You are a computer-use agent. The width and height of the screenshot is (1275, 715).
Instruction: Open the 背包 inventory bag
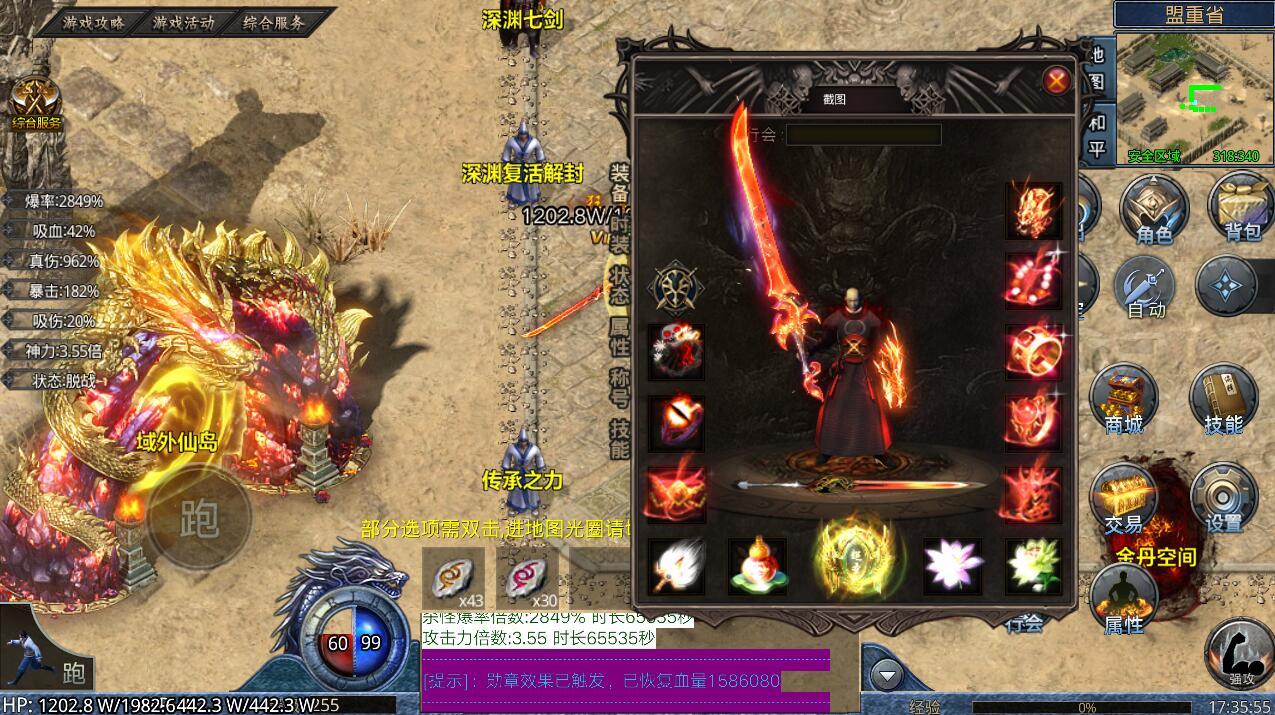pos(1240,206)
